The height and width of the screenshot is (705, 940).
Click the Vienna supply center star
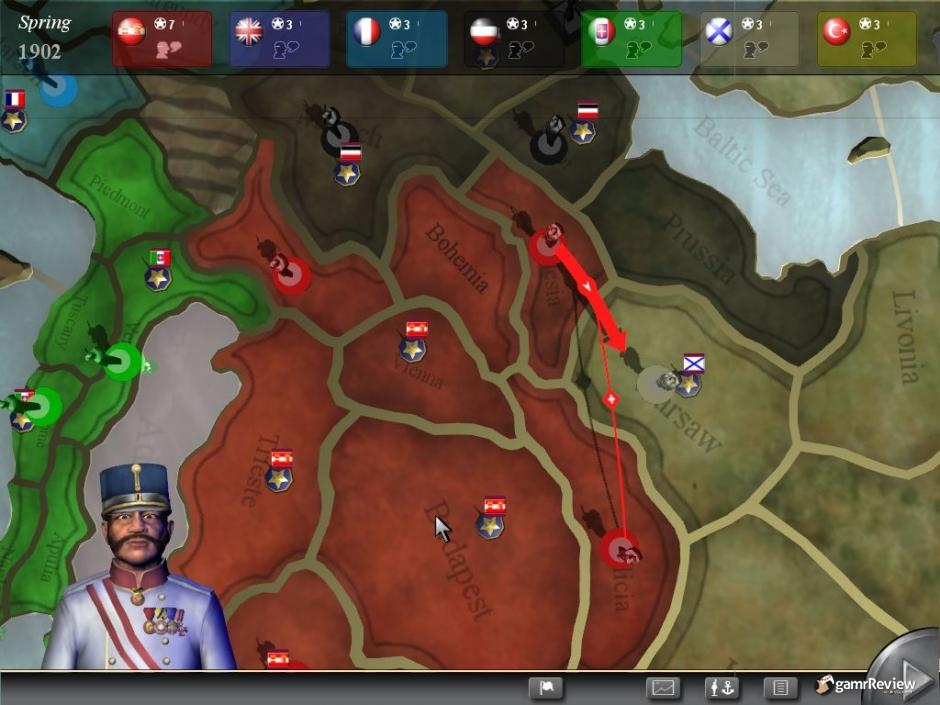click(x=413, y=349)
